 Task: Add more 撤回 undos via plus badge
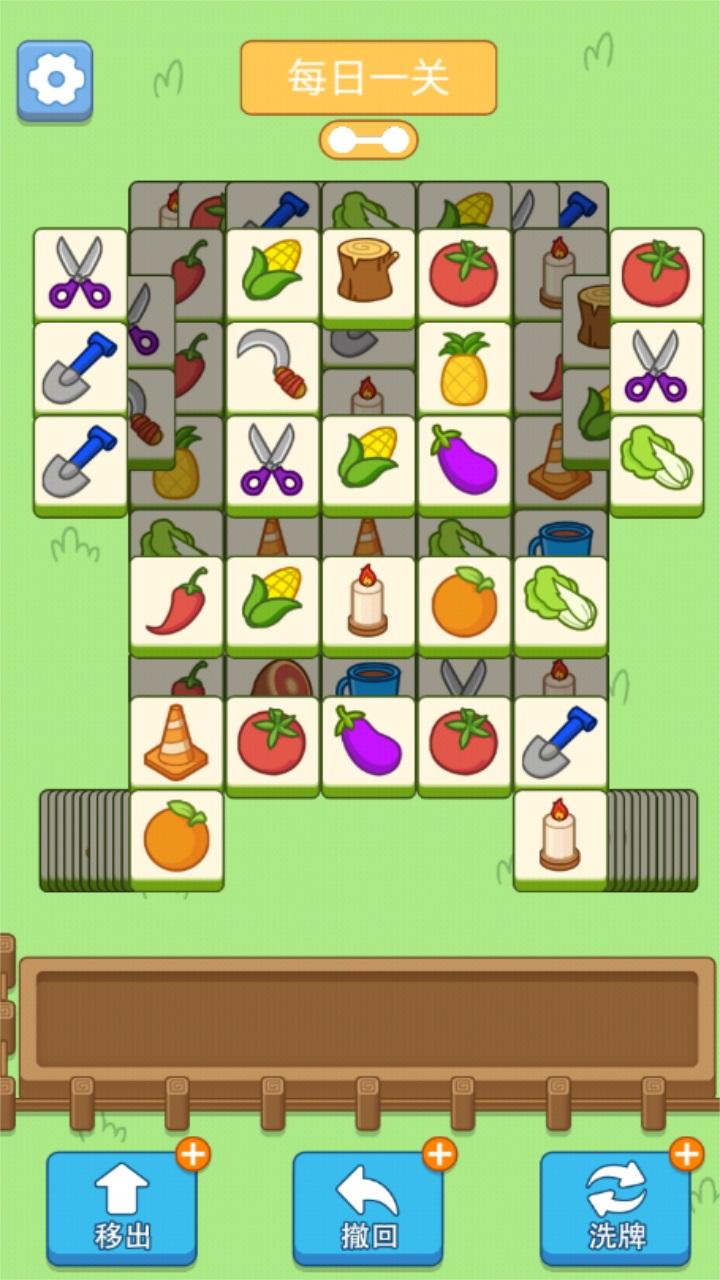440,1154
